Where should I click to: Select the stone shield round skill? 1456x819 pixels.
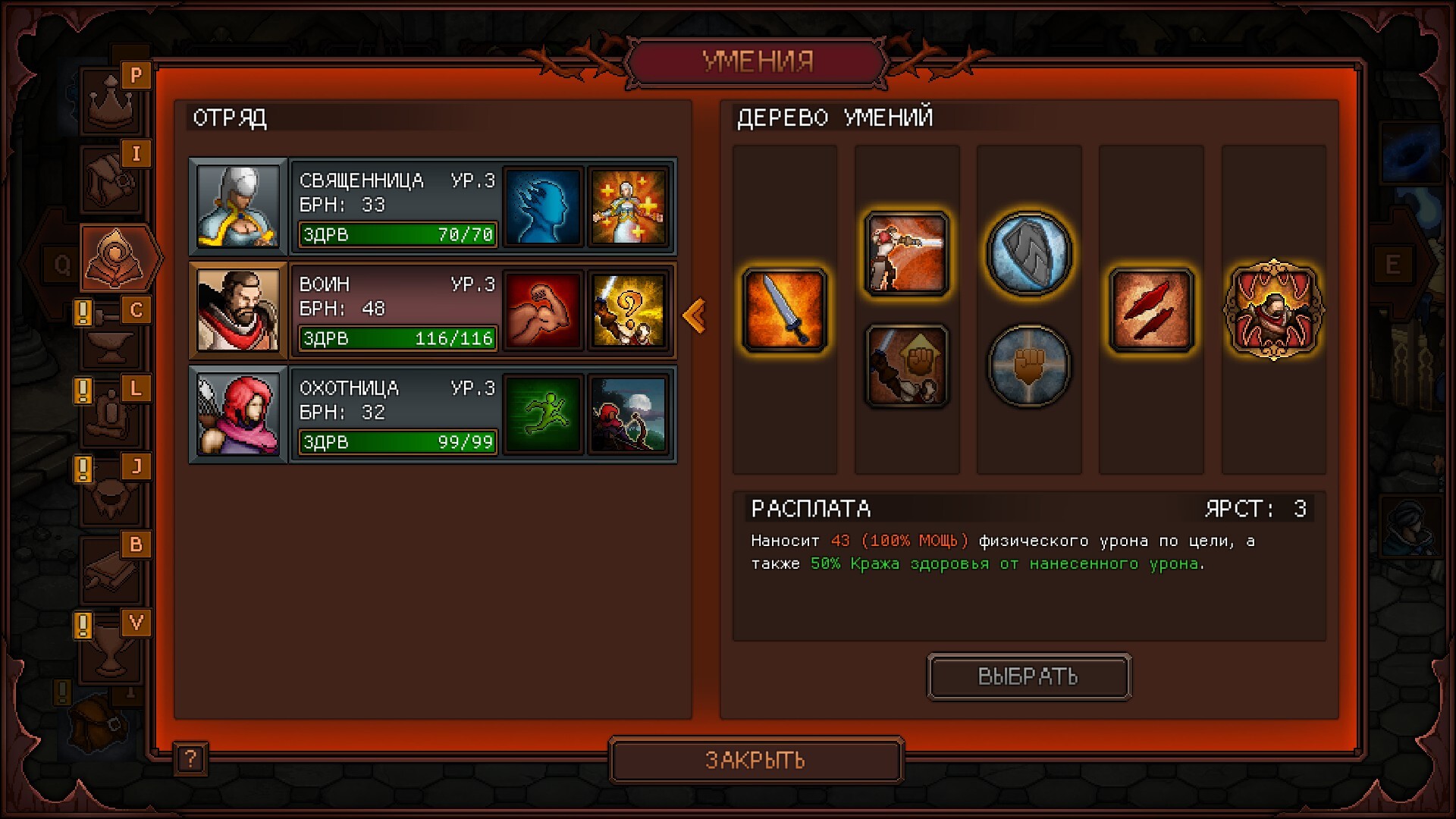[x=1028, y=253]
